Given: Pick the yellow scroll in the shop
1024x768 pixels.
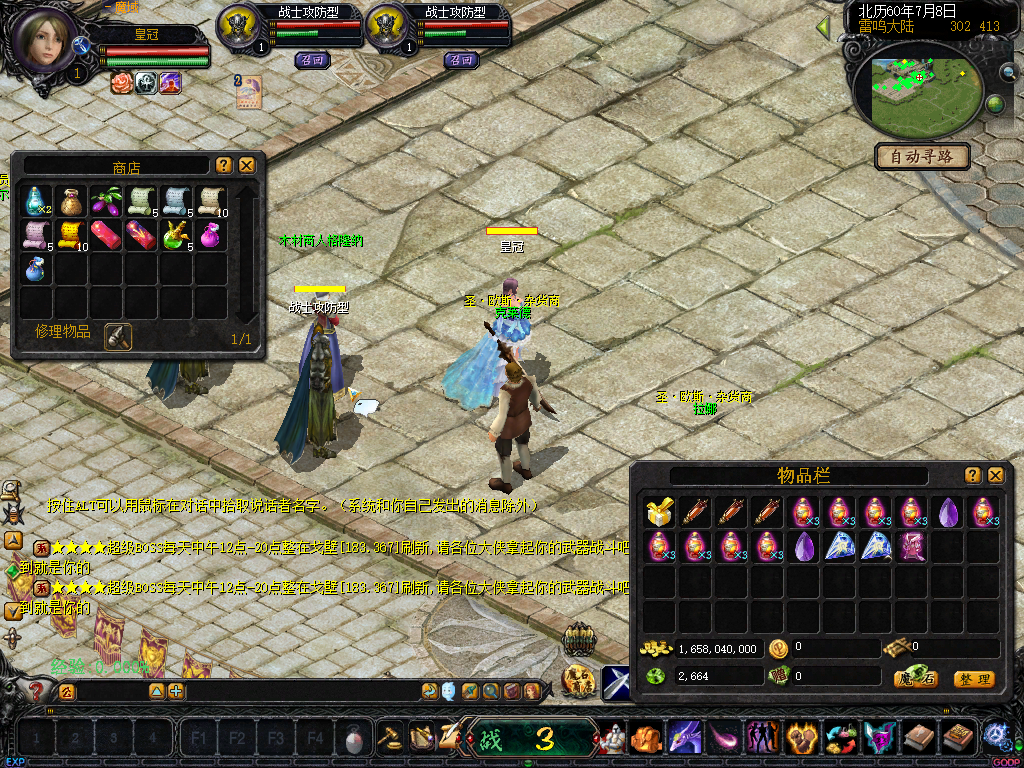Looking at the screenshot, I should (70, 236).
